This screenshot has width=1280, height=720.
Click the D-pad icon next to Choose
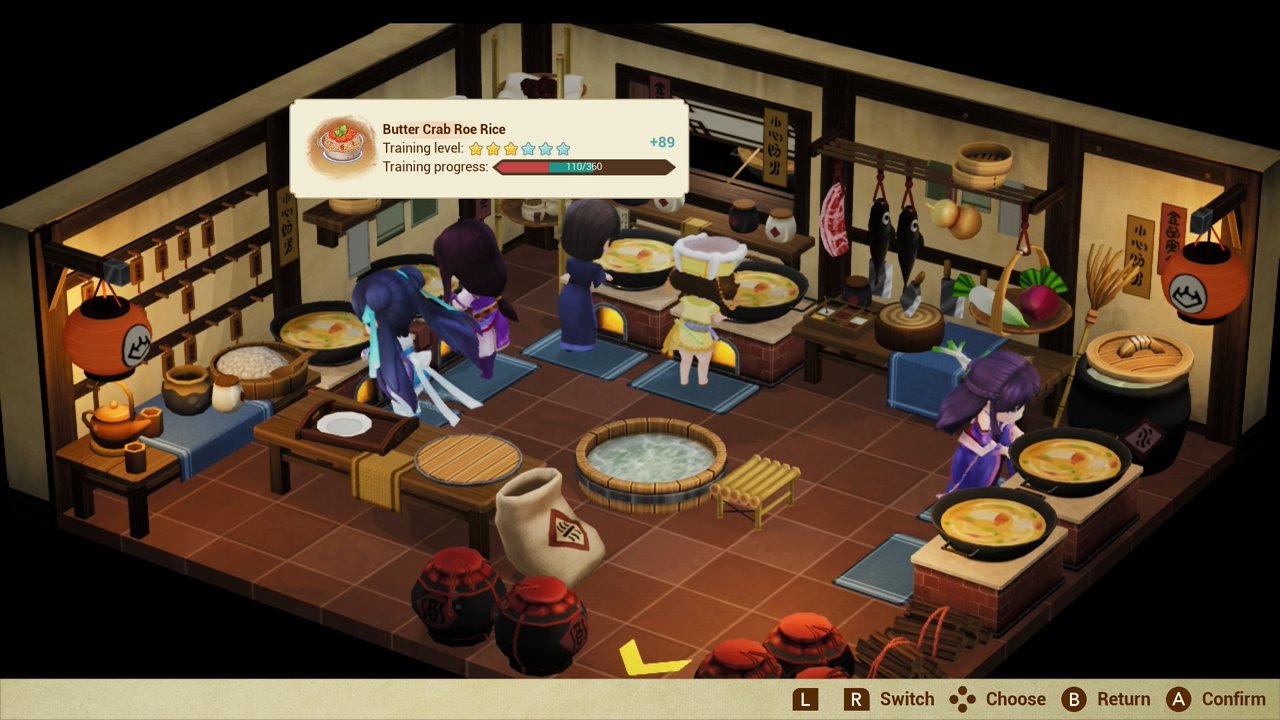point(962,698)
